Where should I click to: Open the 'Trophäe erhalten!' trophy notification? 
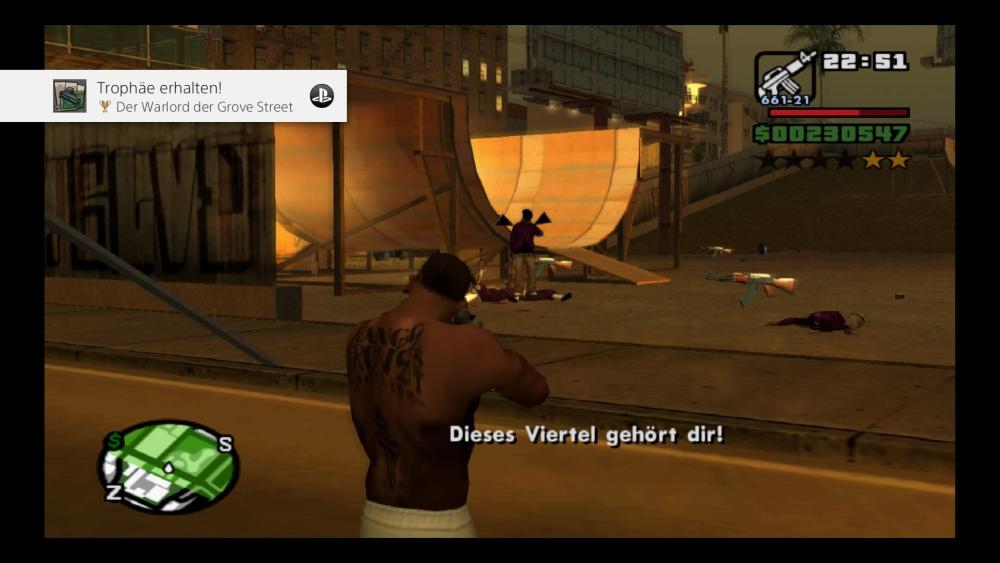pyautogui.click(x=195, y=96)
